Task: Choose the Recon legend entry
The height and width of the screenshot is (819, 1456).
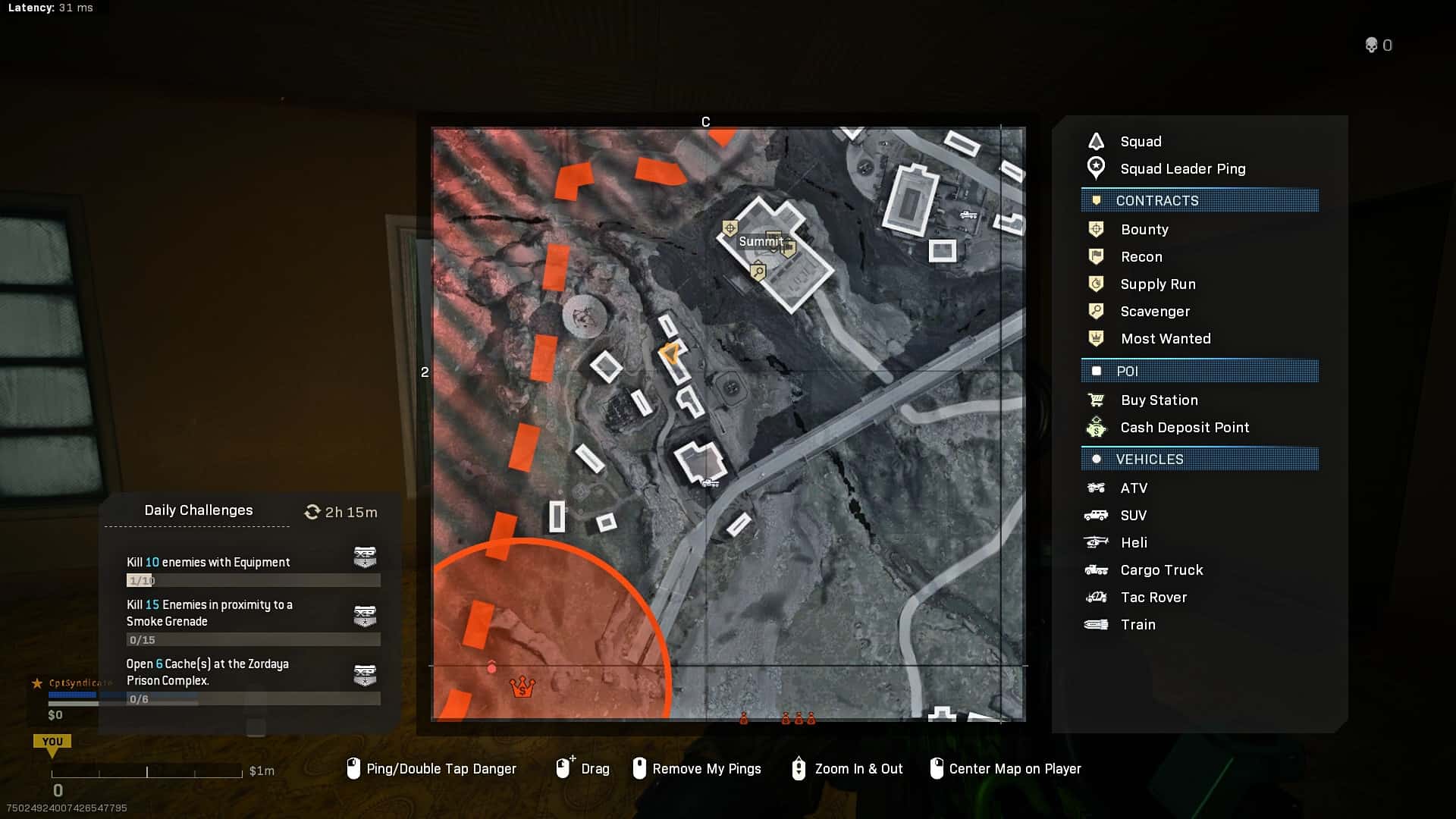Action: coord(1141,257)
